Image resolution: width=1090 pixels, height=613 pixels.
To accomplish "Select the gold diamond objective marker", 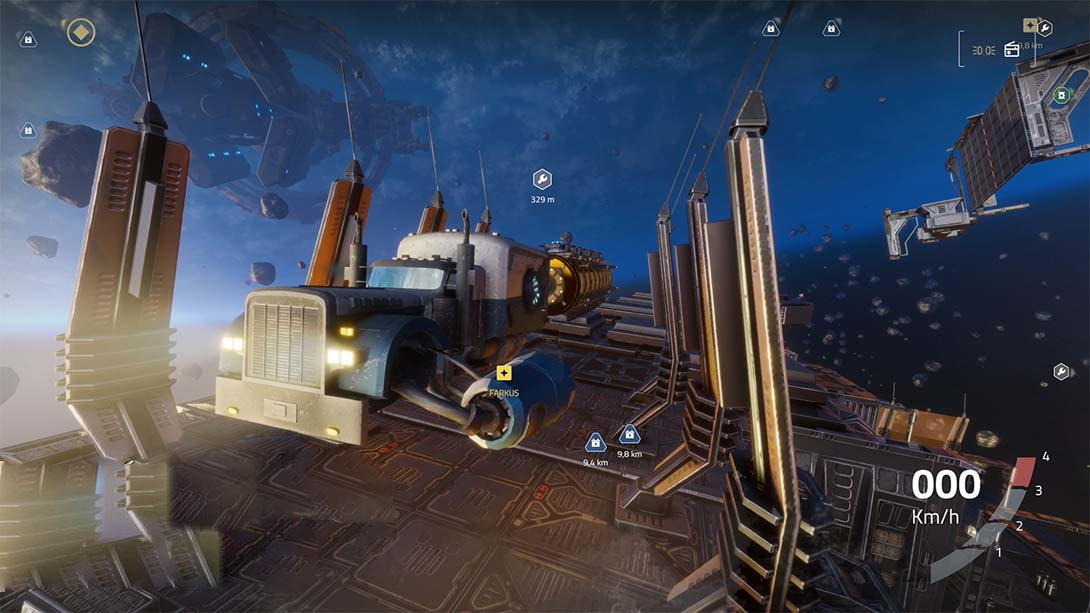I will coord(80,32).
